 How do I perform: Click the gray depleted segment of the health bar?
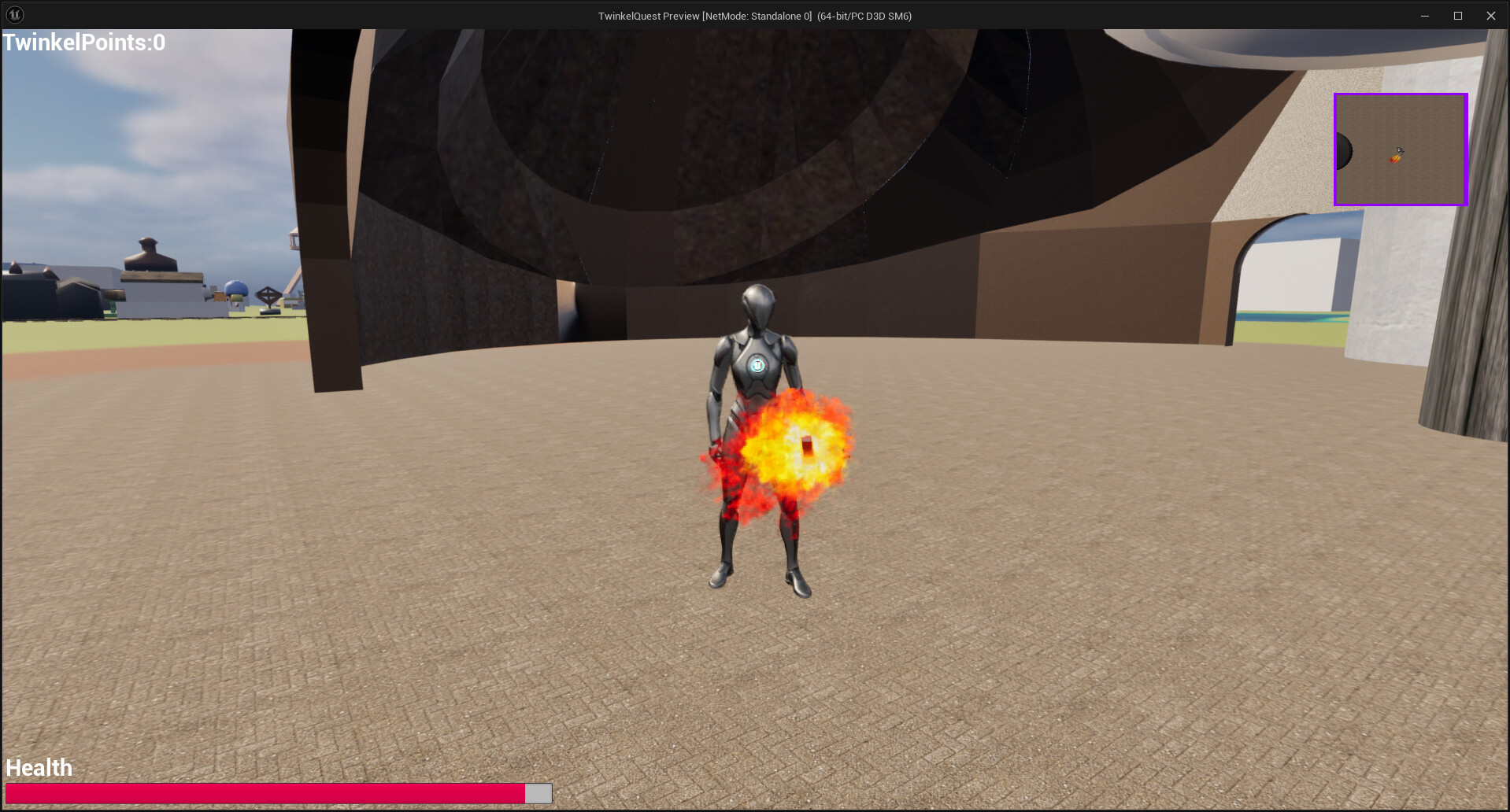pos(538,793)
